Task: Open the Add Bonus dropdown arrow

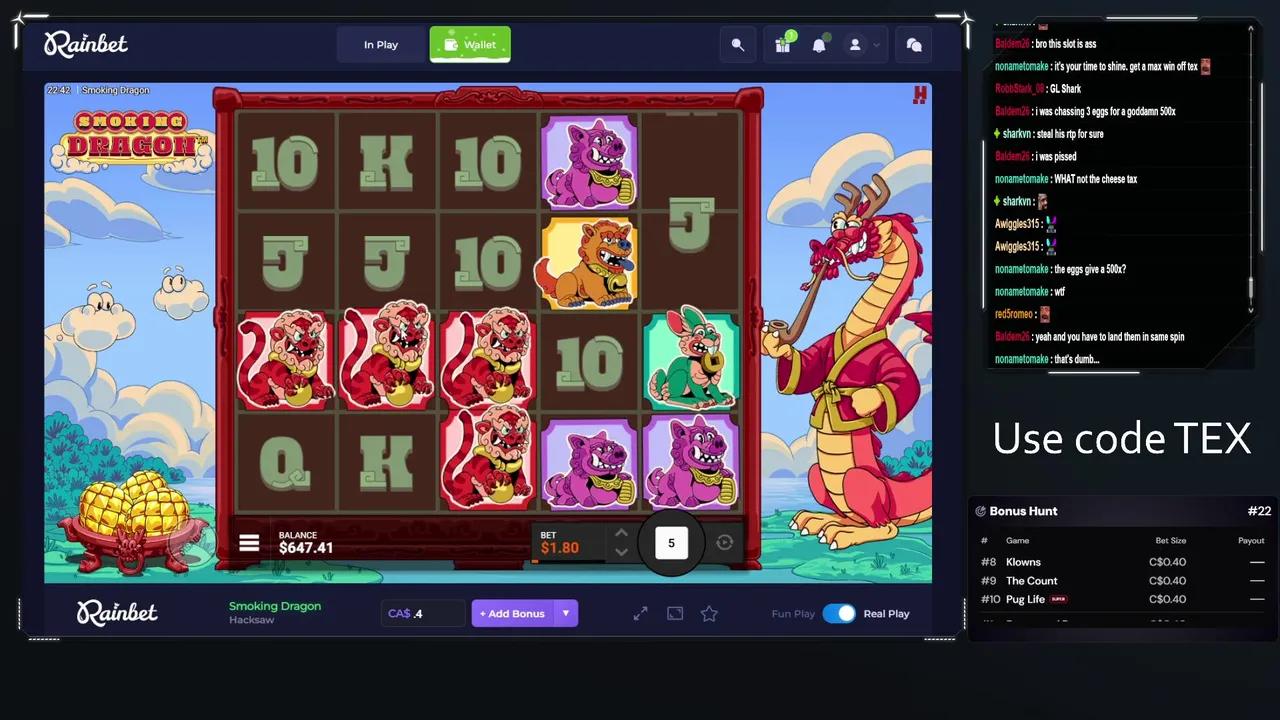Action: coord(566,613)
